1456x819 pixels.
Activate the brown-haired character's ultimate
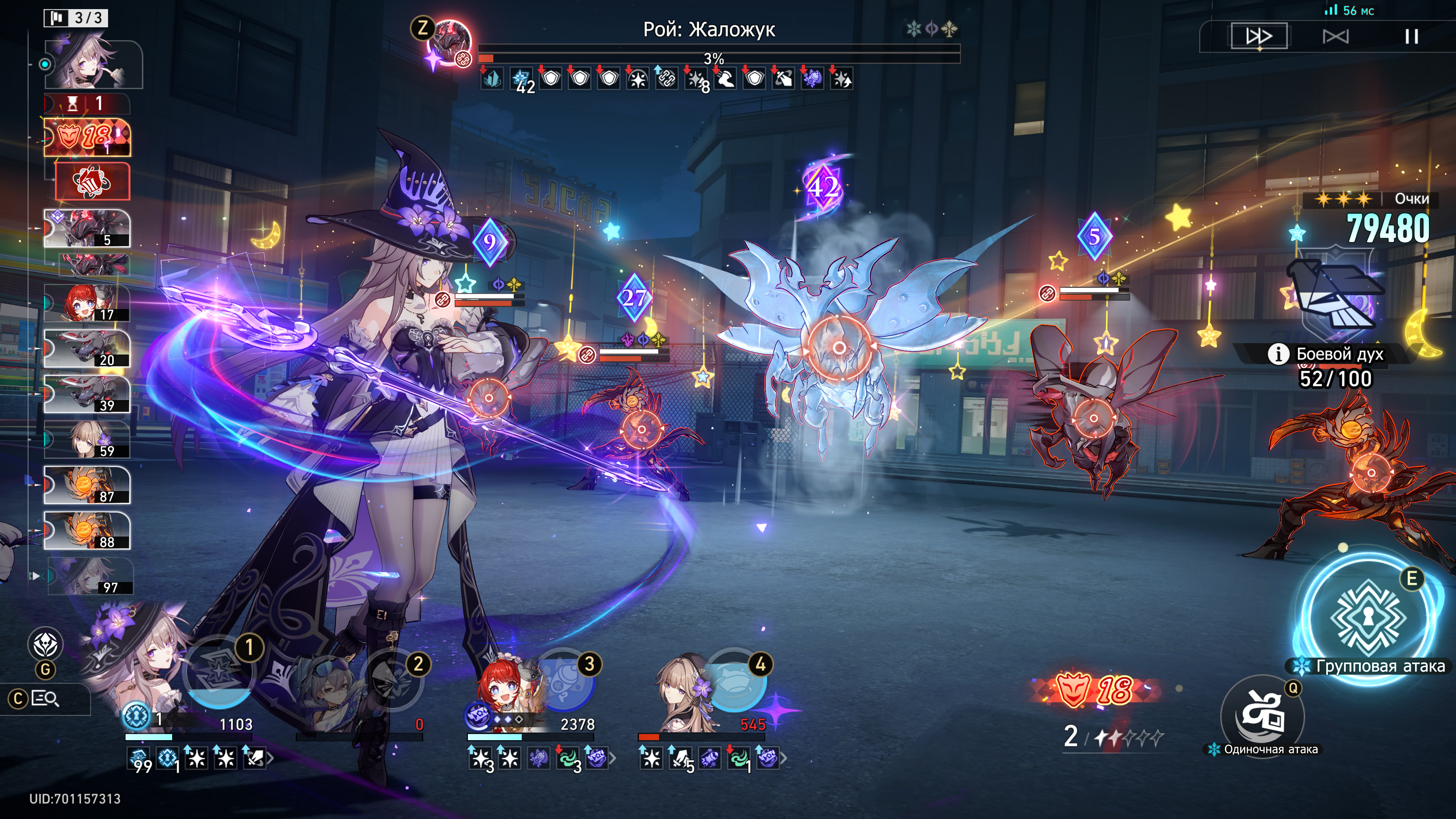pos(735,681)
